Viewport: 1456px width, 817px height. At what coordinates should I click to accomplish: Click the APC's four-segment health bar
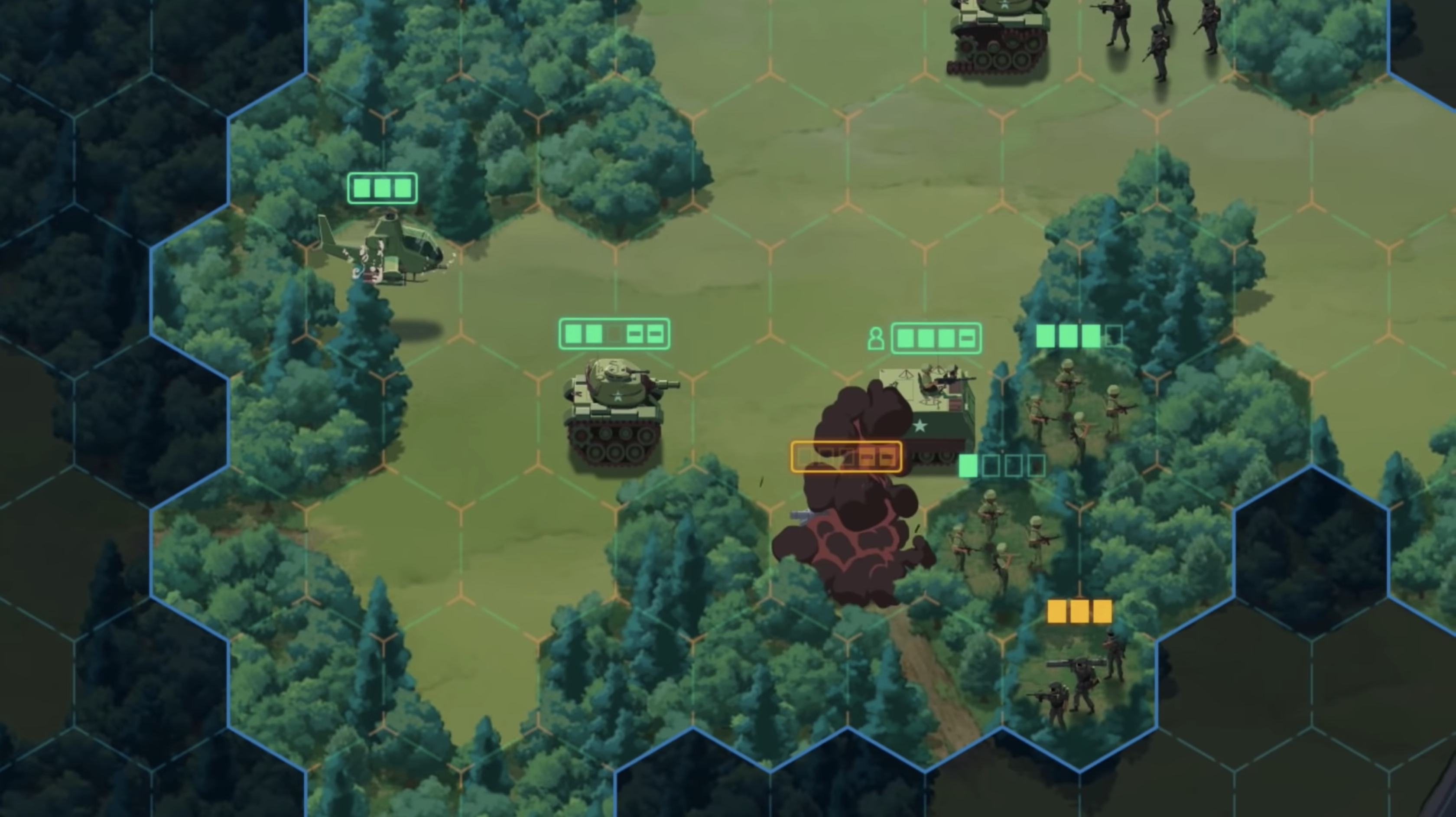[x=936, y=338]
